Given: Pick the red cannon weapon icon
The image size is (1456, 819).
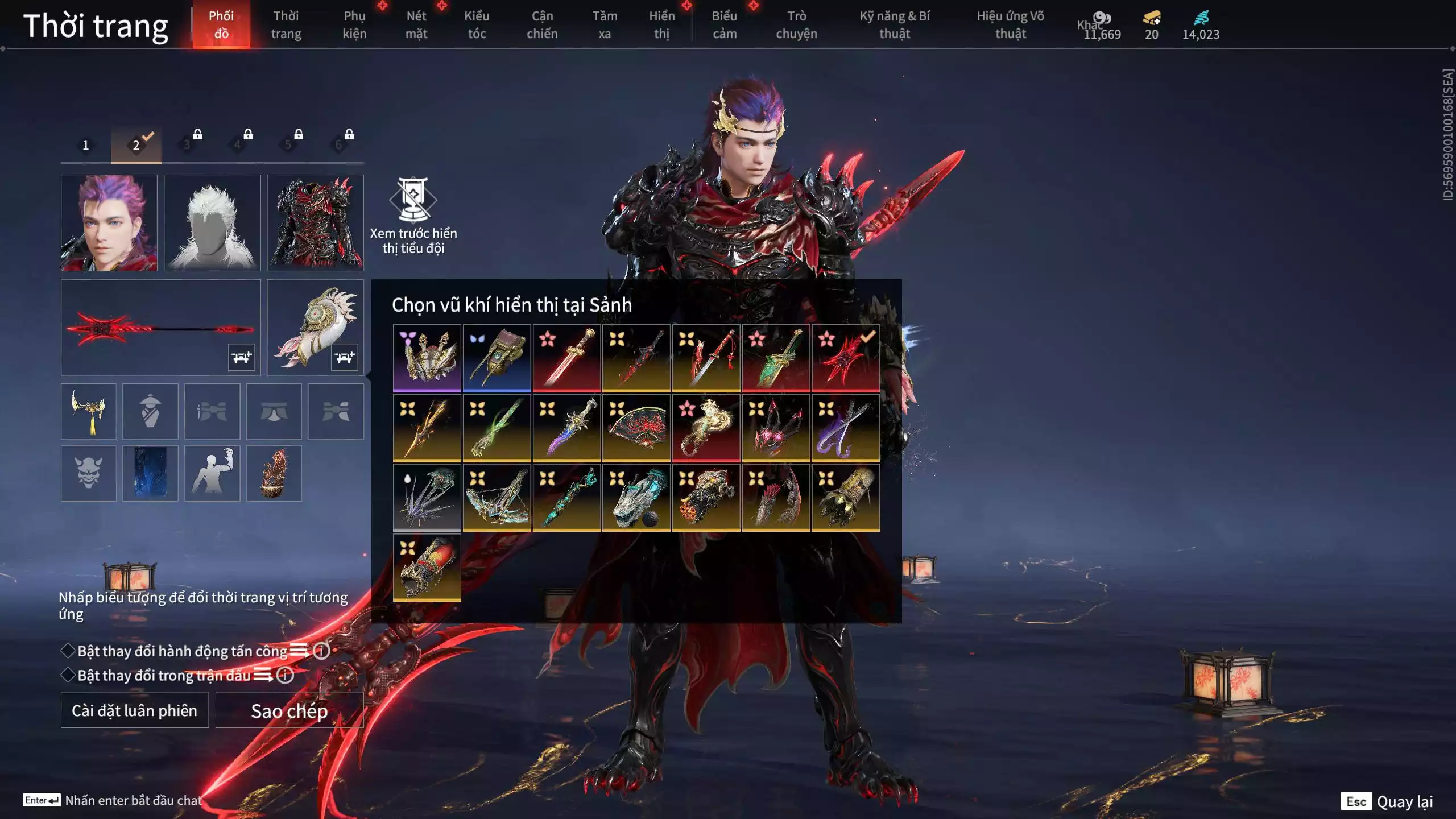Looking at the screenshot, I should point(427,567).
